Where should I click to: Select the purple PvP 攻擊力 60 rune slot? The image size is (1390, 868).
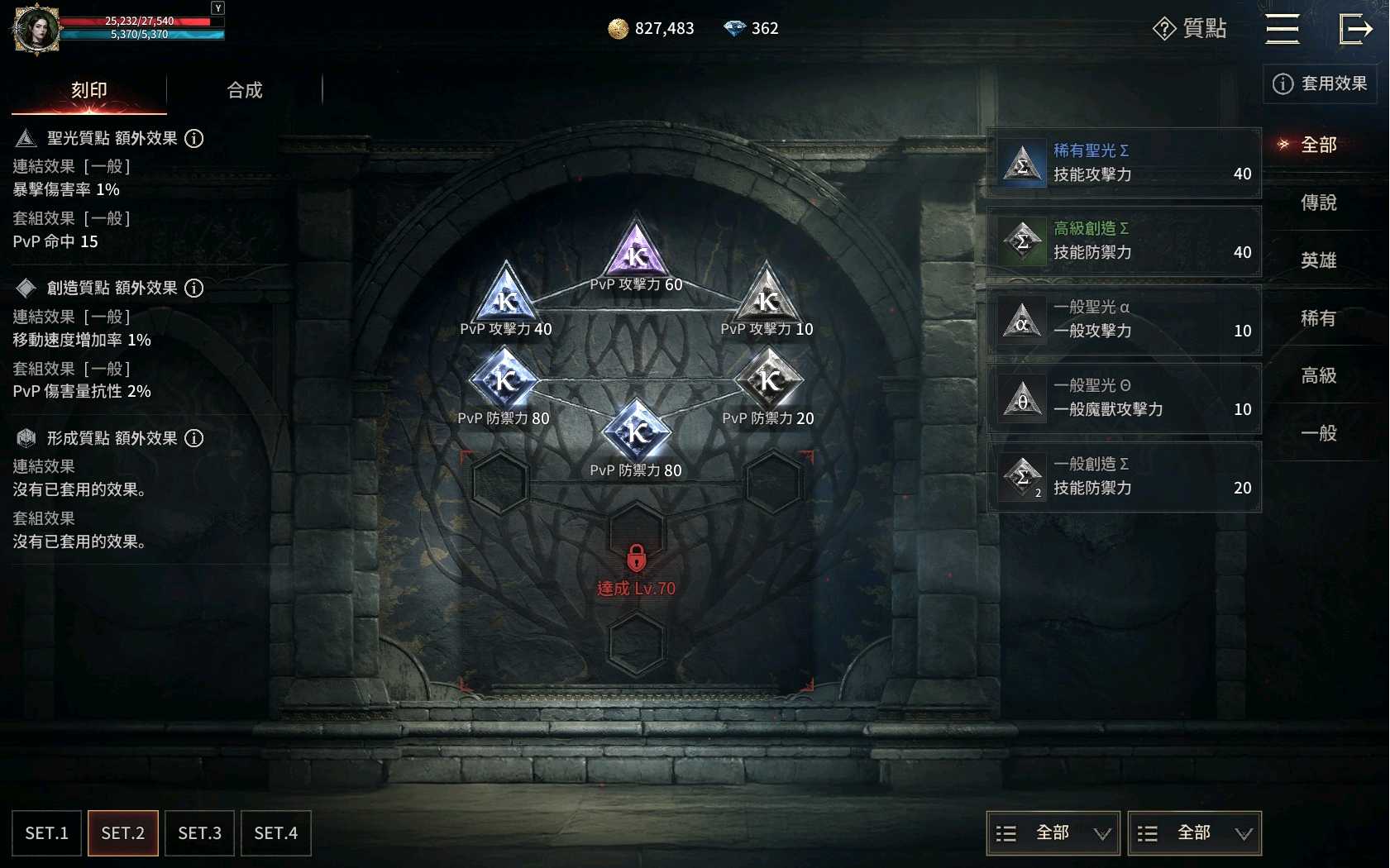click(636, 251)
